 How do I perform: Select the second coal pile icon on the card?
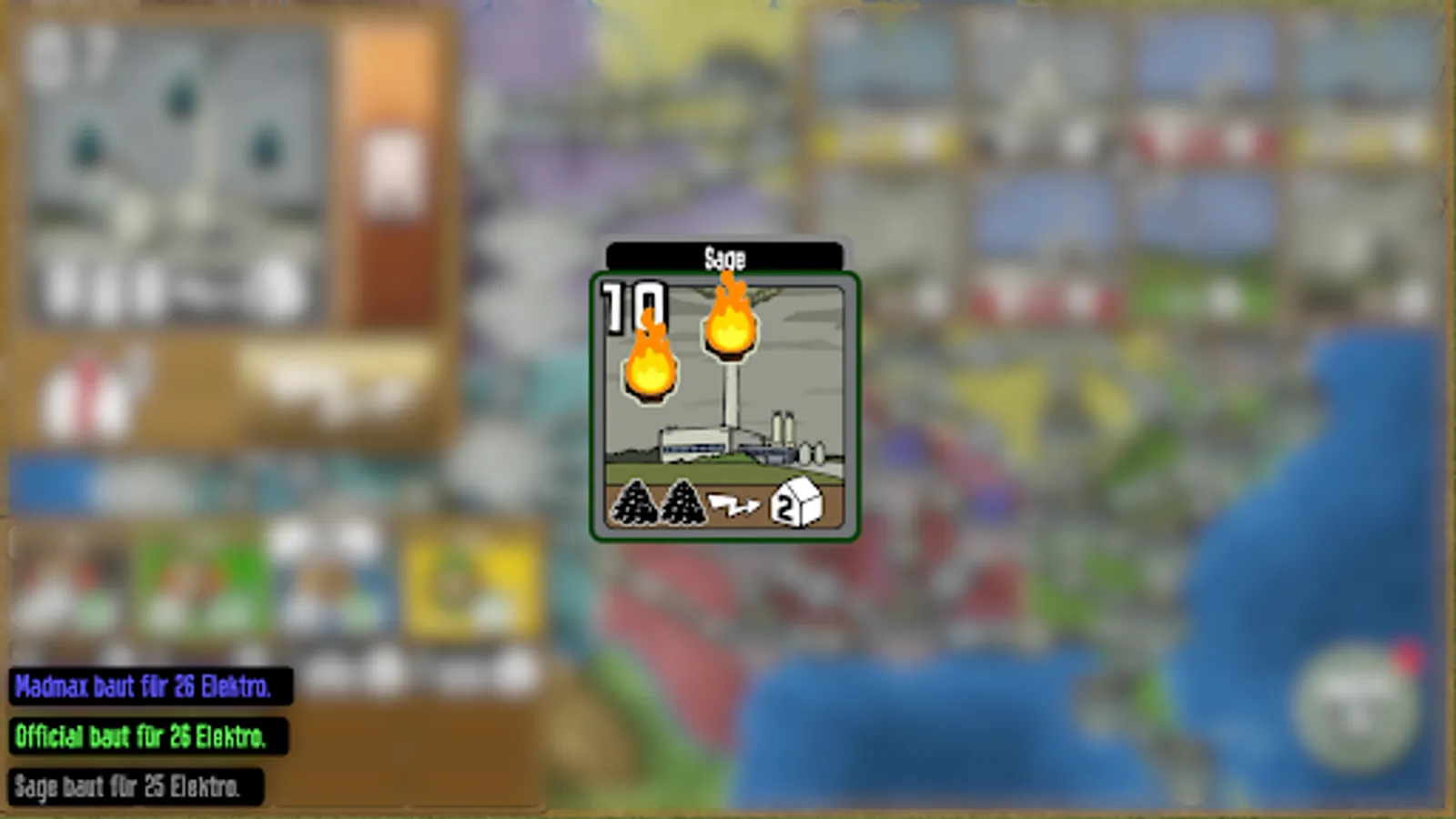click(684, 502)
